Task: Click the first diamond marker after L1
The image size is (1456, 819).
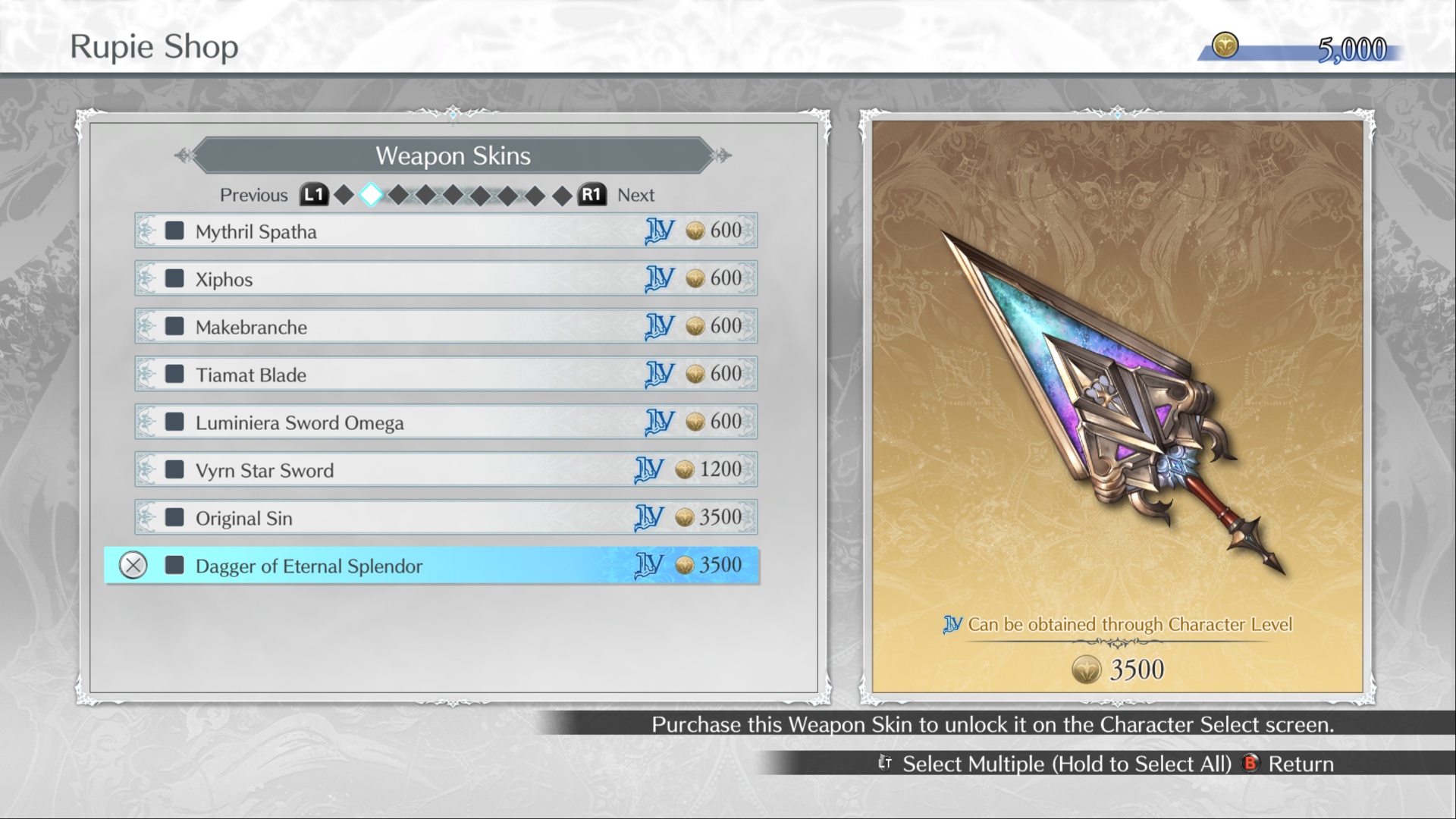Action: 344,194
